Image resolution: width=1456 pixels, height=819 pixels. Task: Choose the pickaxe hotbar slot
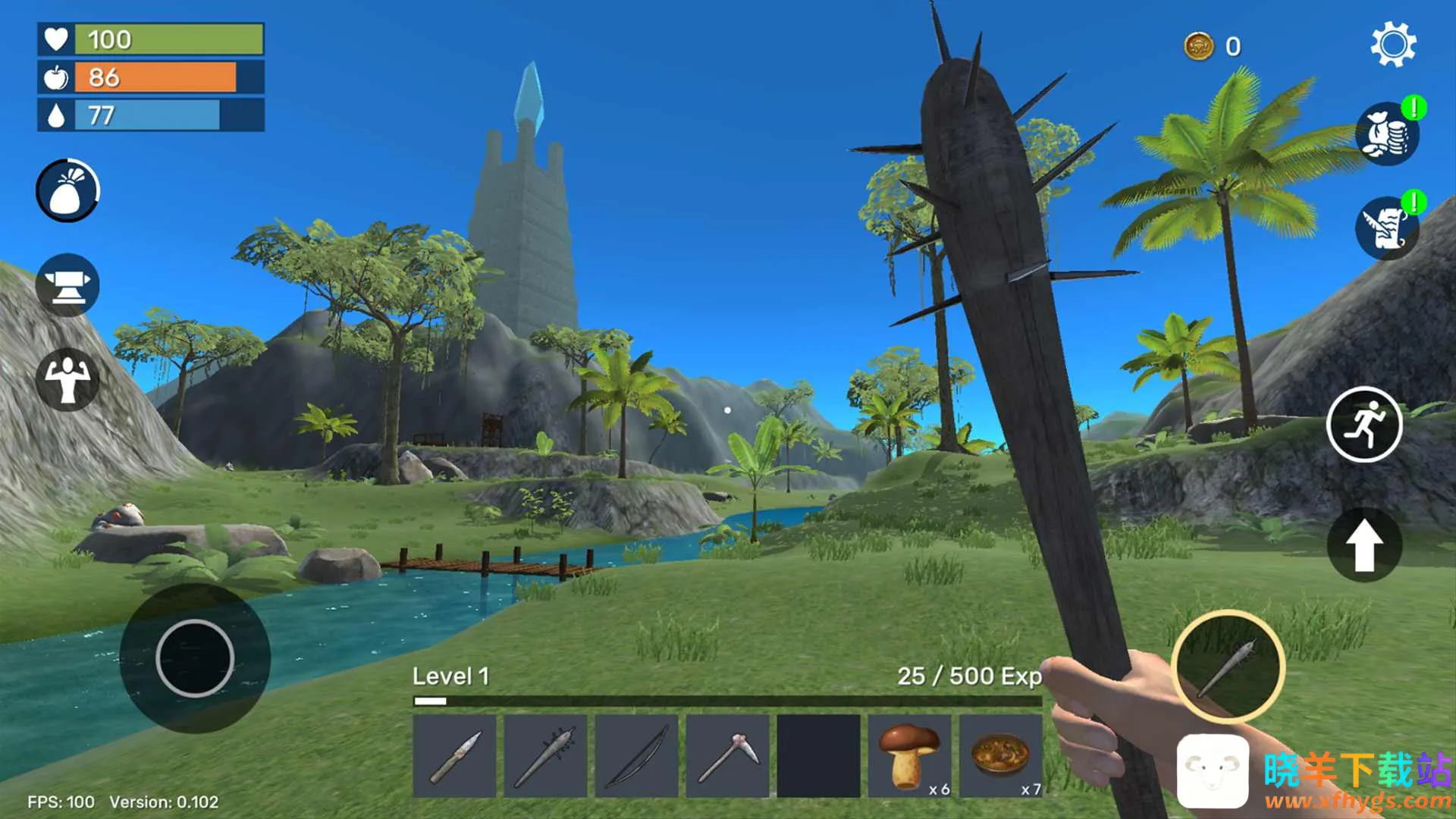click(728, 755)
